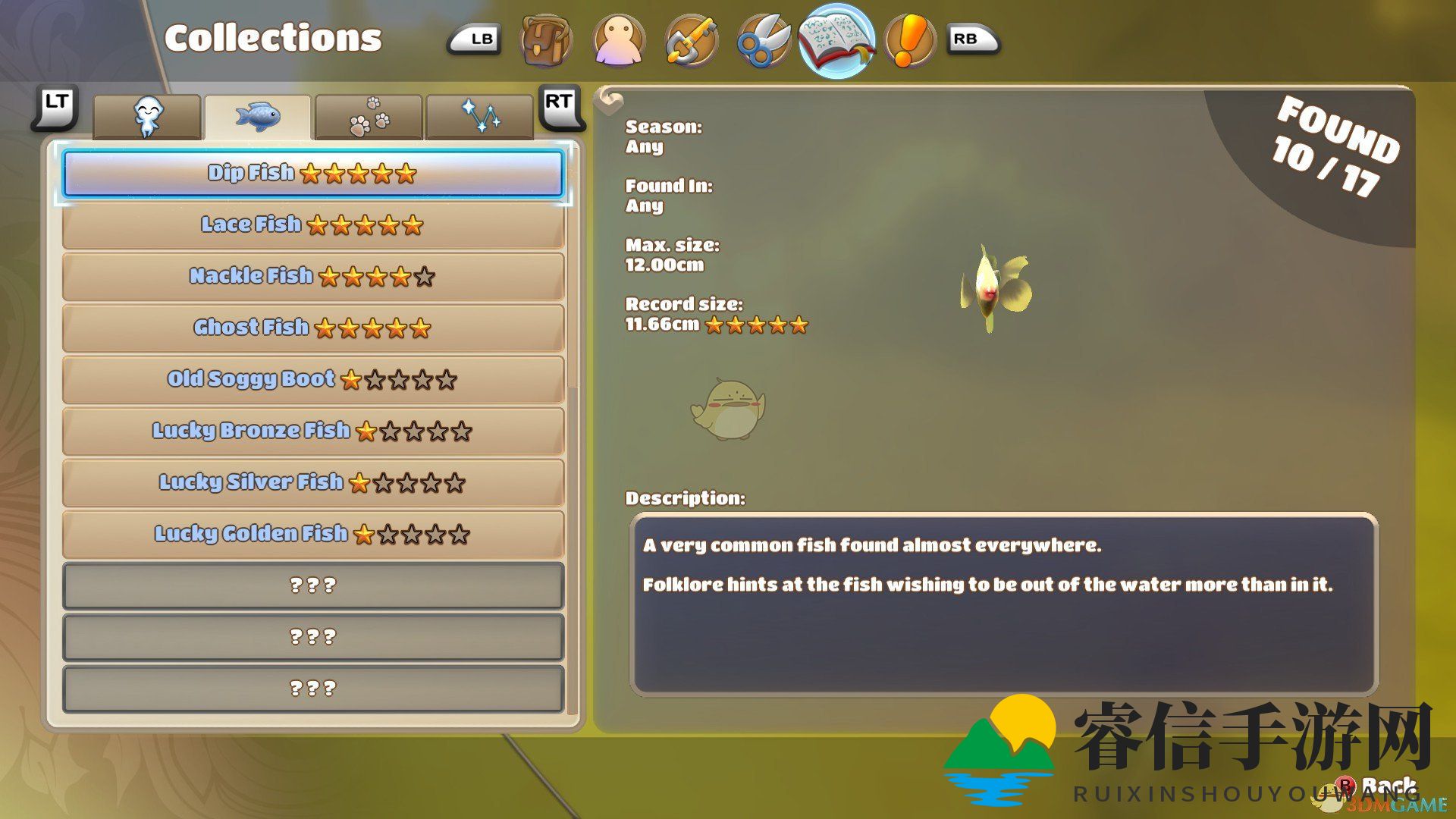Select the Dip Fish entry

(312, 174)
